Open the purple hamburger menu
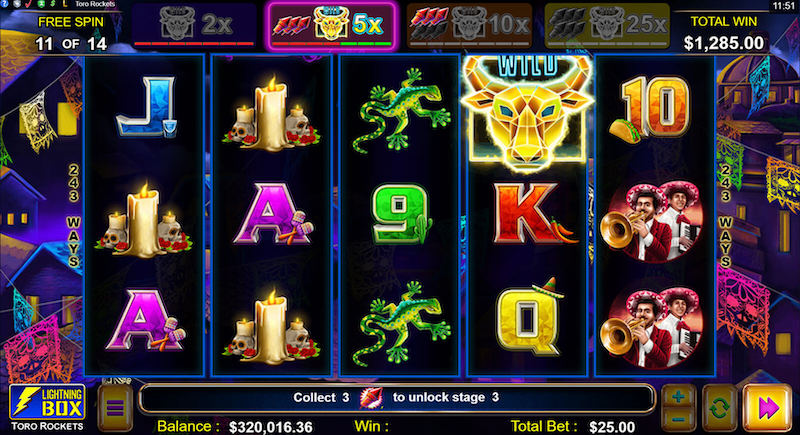The image size is (800, 435). [x=113, y=408]
